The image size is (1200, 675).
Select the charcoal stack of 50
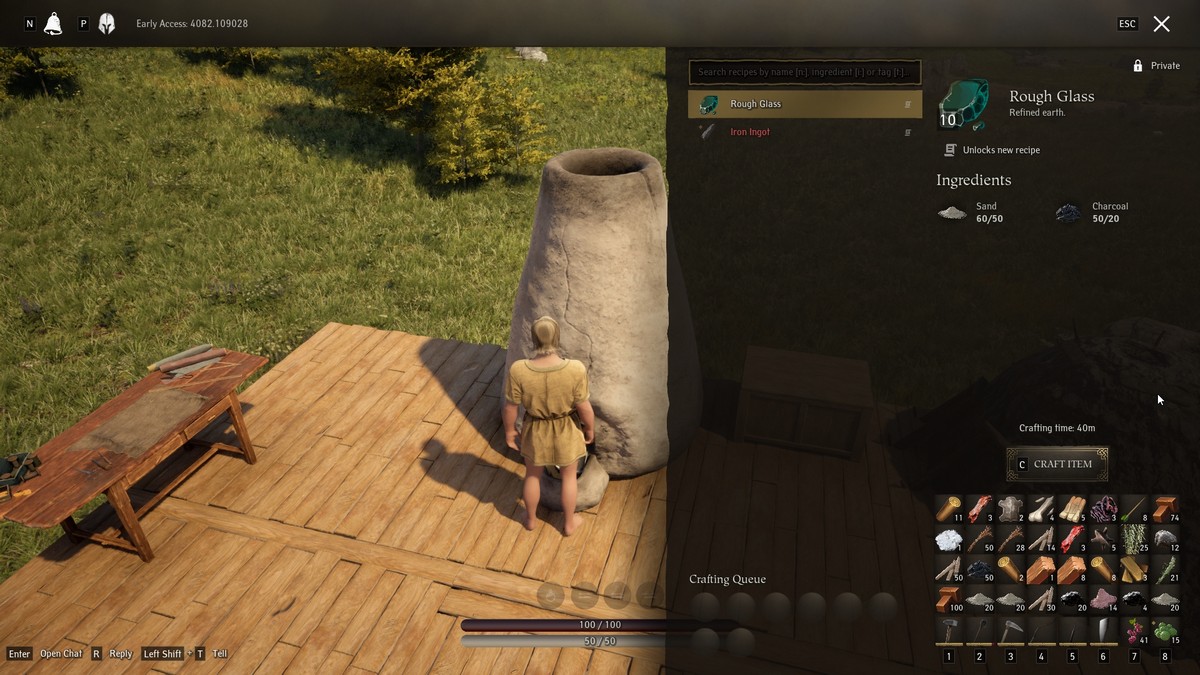[x=980, y=569]
